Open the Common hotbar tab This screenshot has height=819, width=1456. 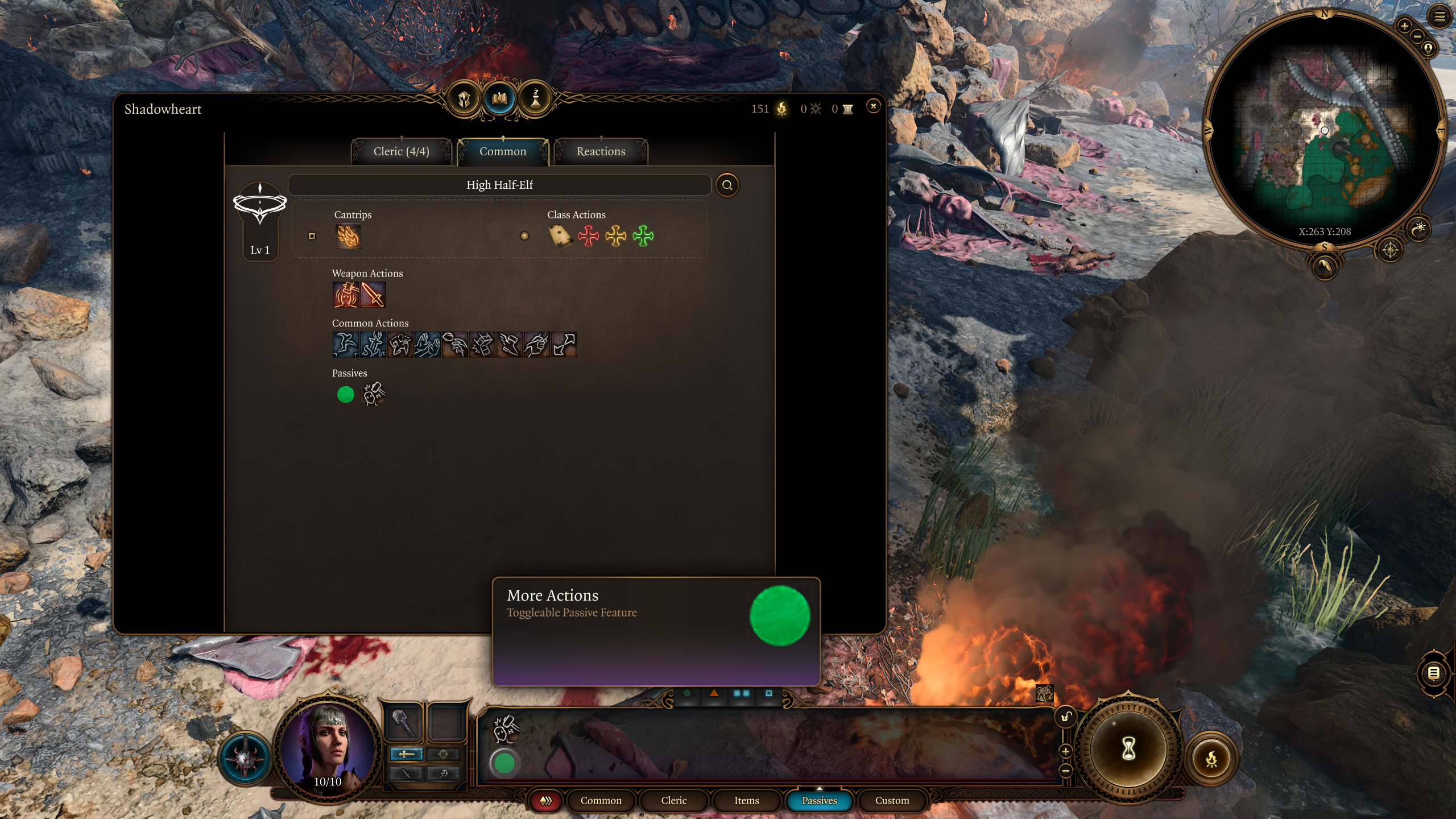601,800
